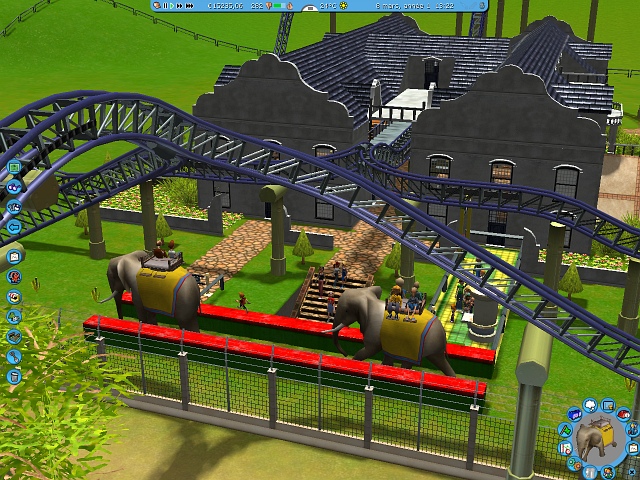This screenshot has width=640, height=480.
Task: Open the ride's red vehicle button
Action: tap(623, 413)
